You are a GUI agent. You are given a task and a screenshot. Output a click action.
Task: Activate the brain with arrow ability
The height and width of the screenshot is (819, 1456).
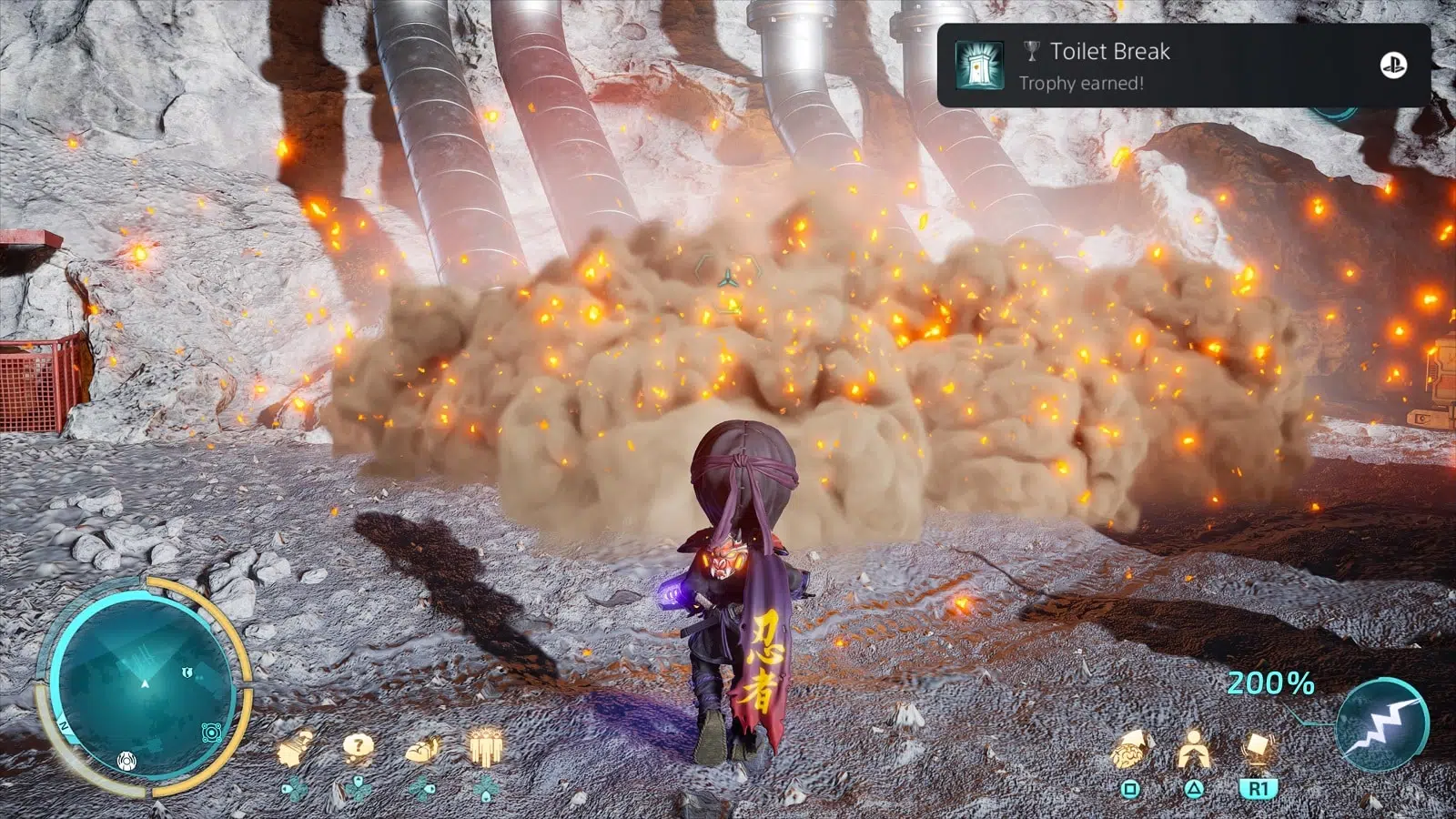tap(1131, 751)
